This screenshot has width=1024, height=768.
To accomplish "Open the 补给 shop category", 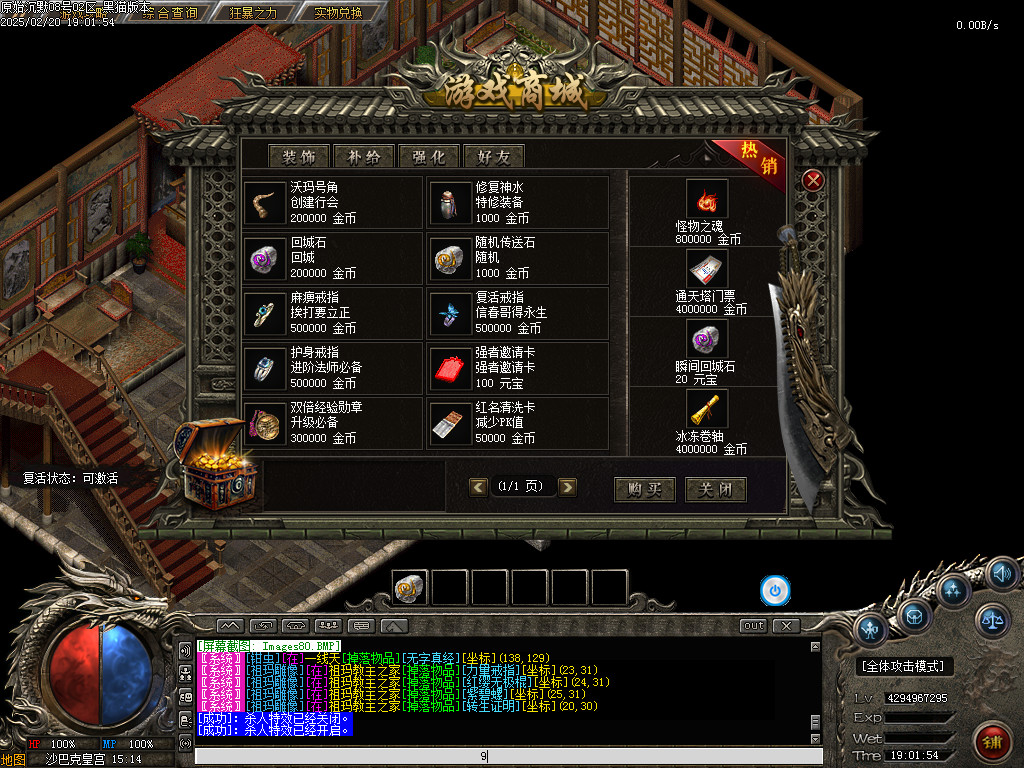I will (364, 156).
